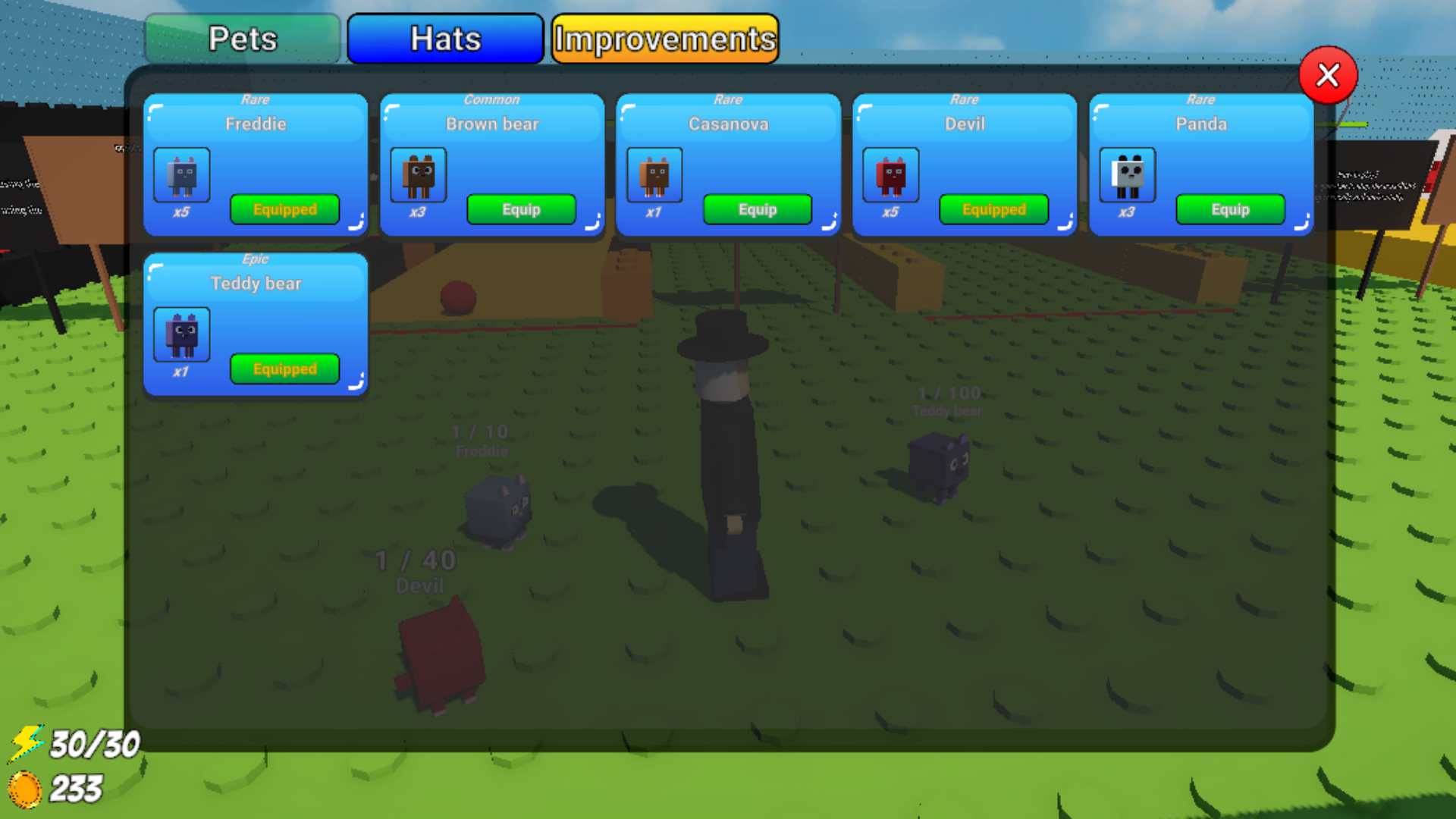1456x819 pixels.
Task: Switch to the Hats tab
Action: click(x=444, y=38)
